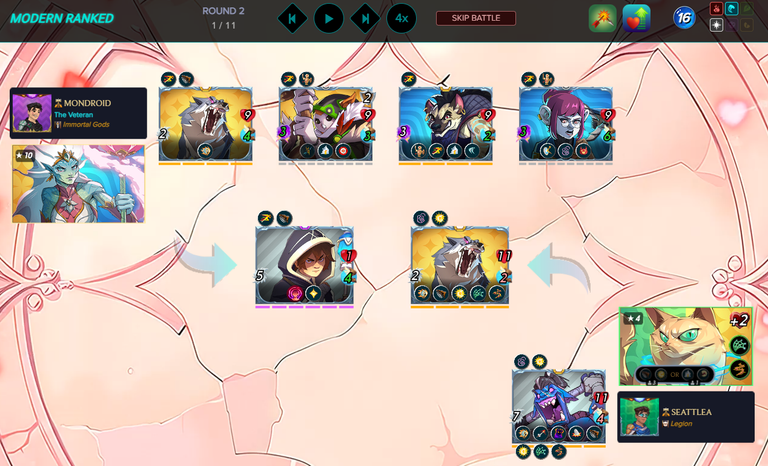Toggle the 4x playback speed

(401, 18)
